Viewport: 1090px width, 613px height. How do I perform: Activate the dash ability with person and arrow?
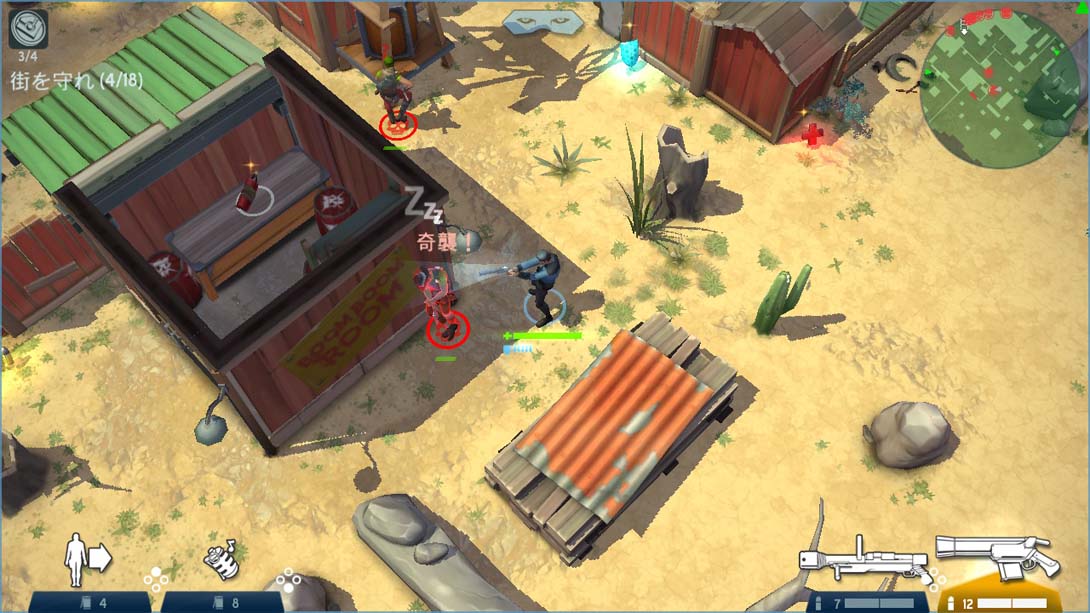point(86,562)
